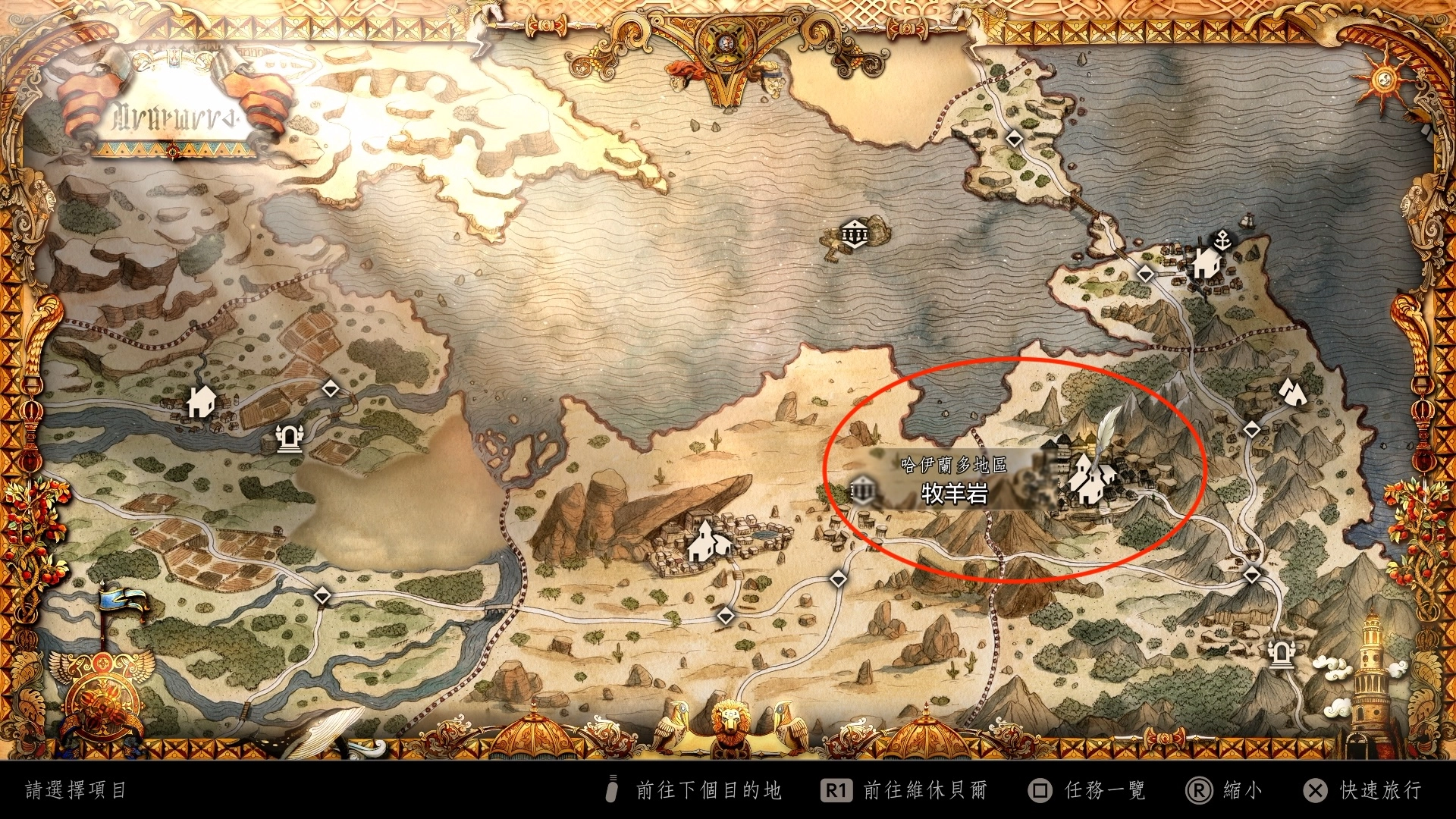Choose the altar shrine marker near the western fields
Viewport: 1456px width, 819px height.
coord(288,438)
